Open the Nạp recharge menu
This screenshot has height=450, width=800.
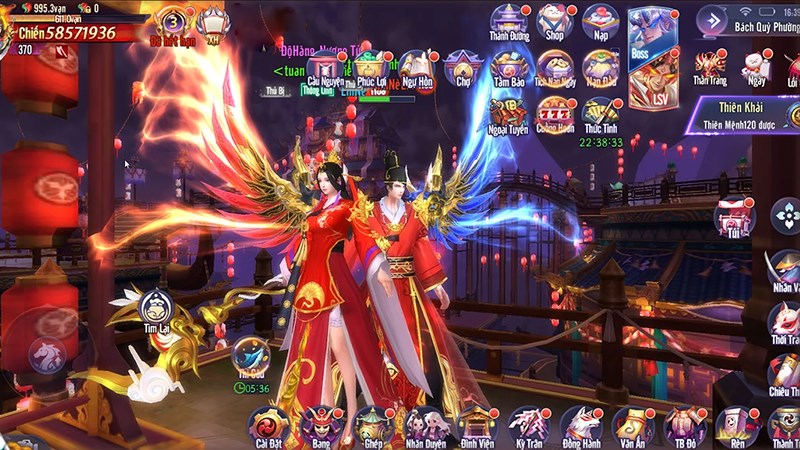pyautogui.click(x=599, y=22)
